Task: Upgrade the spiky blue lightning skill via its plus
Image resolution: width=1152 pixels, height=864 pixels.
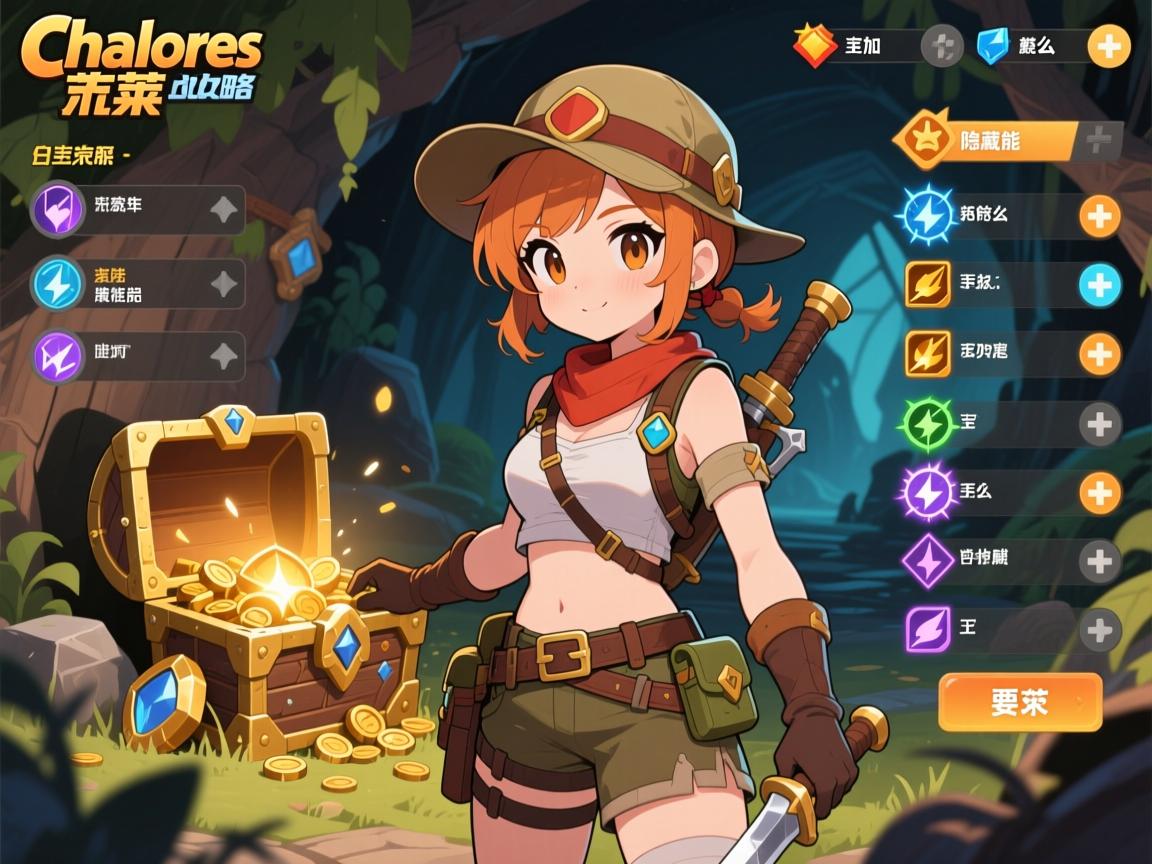Action: pyautogui.click(x=1100, y=216)
